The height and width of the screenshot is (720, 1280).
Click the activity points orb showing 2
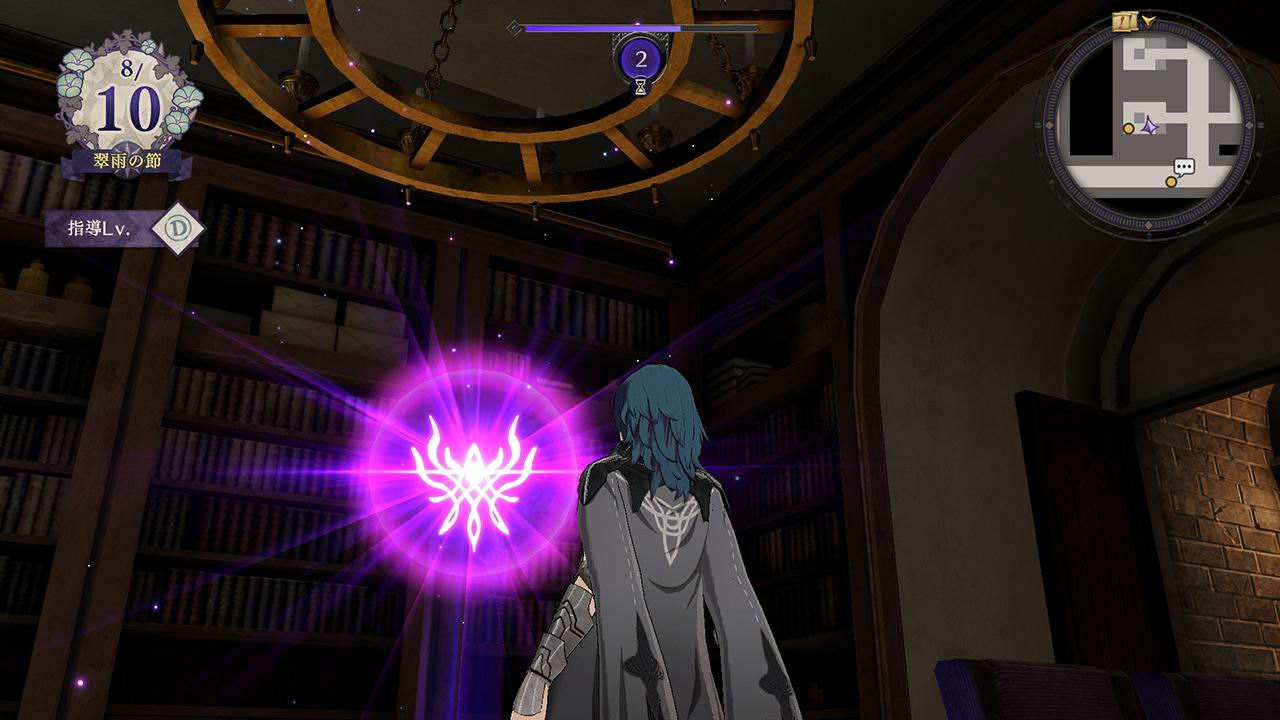coord(640,59)
